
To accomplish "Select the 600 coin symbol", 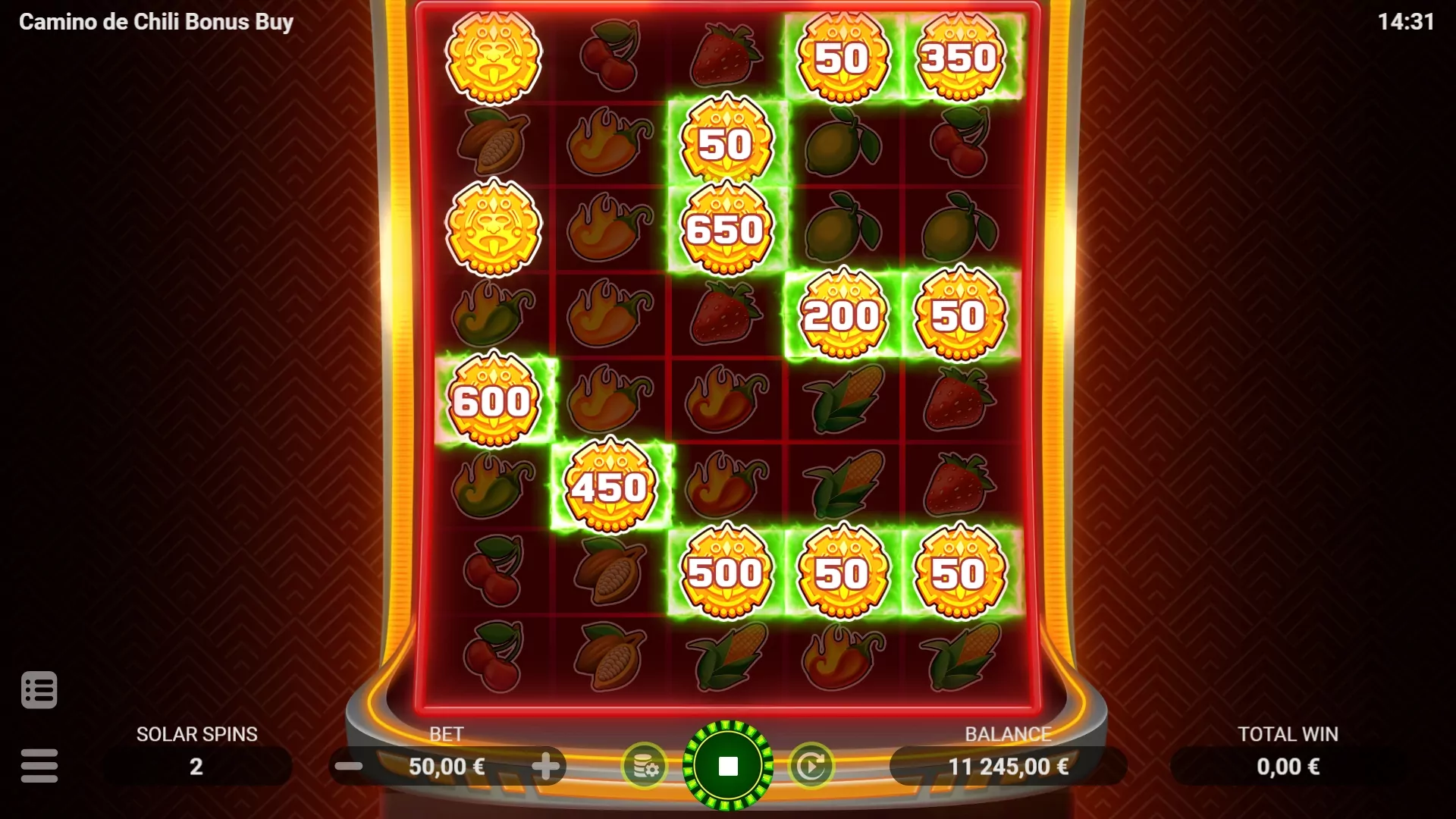I will tap(494, 400).
